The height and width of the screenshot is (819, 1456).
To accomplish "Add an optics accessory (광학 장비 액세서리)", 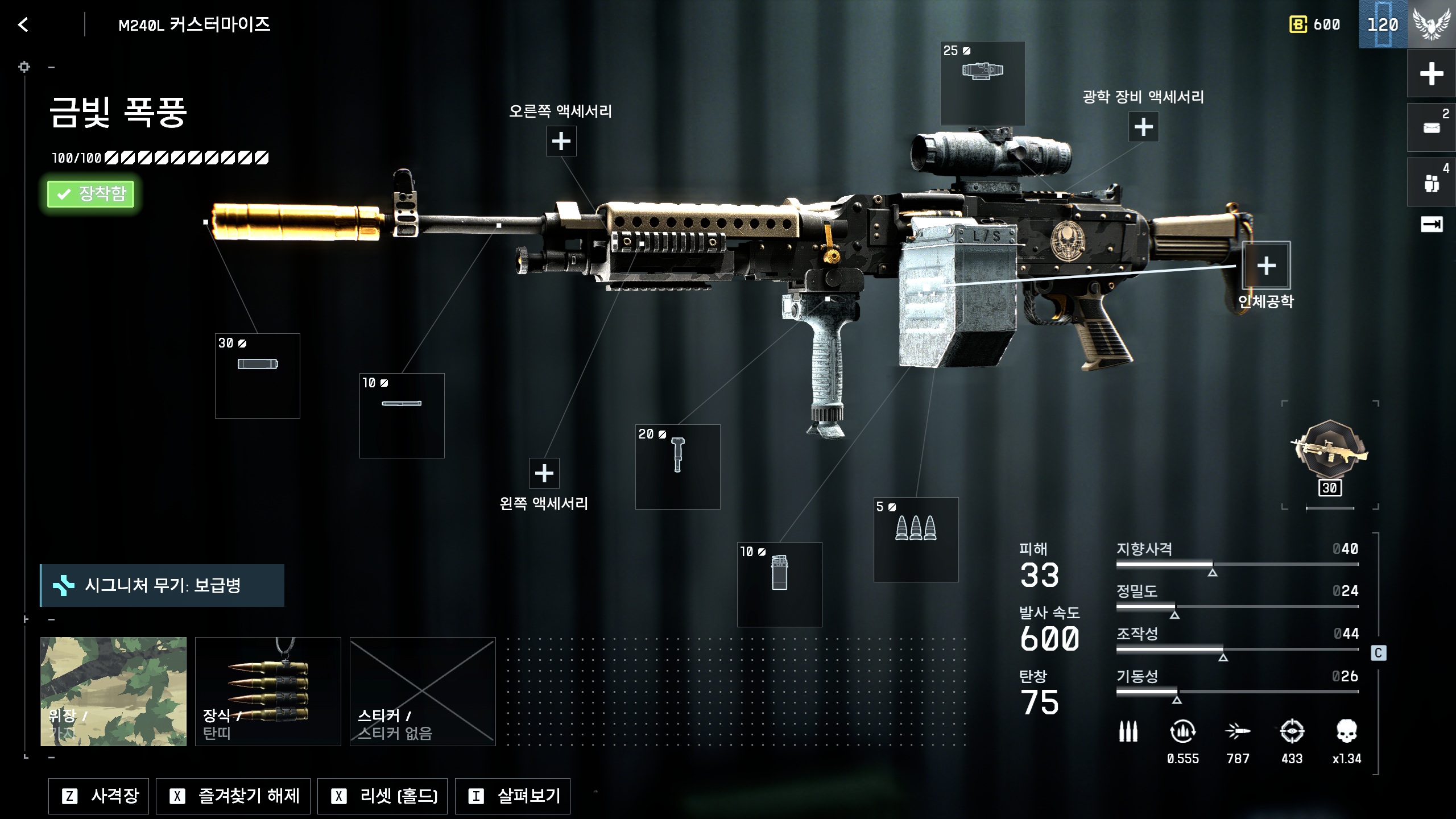I will (x=1143, y=127).
